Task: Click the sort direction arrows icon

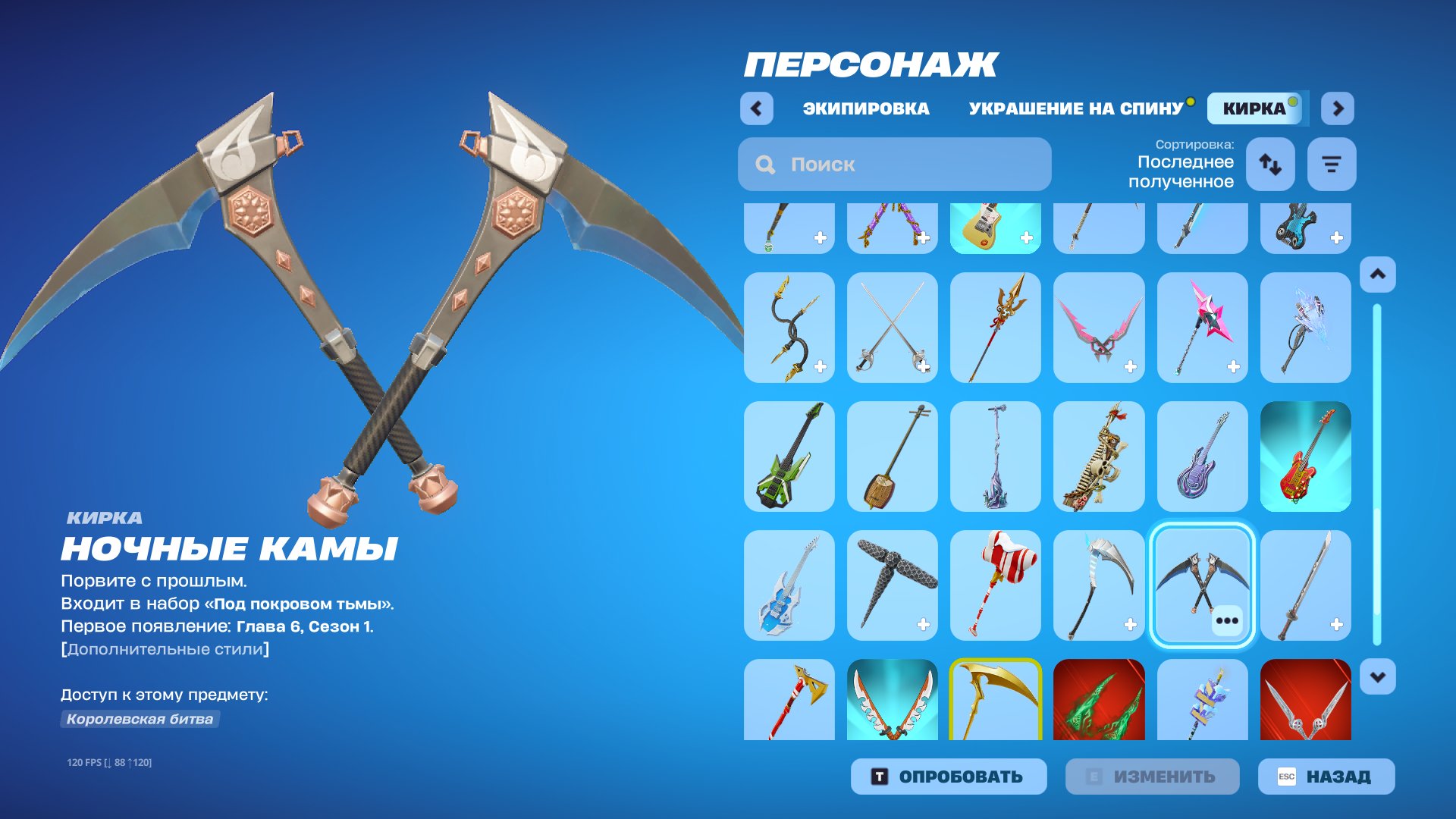Action: coord(1269,164)
